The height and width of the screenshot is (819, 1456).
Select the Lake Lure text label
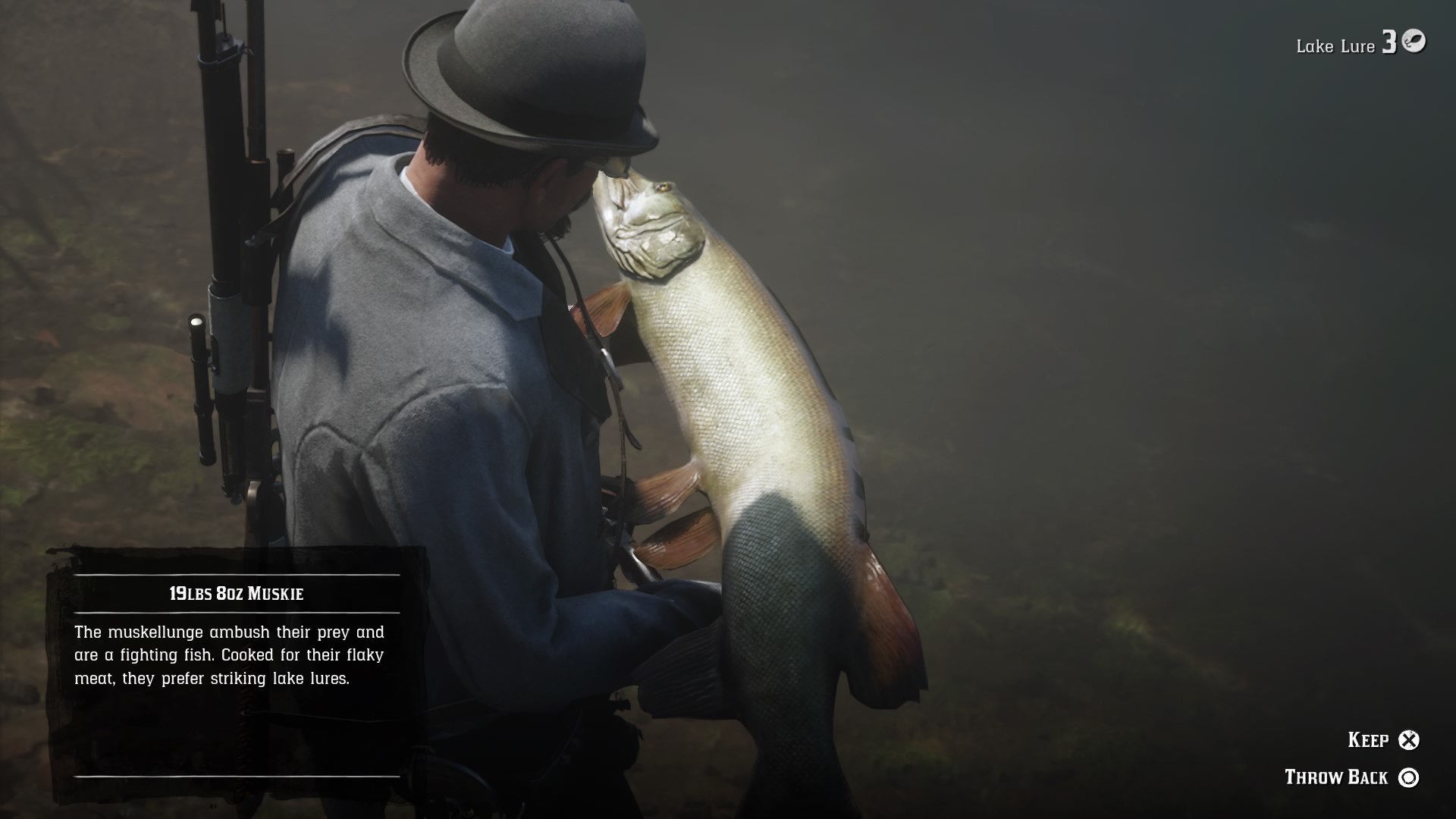(x=1335, y=45)
